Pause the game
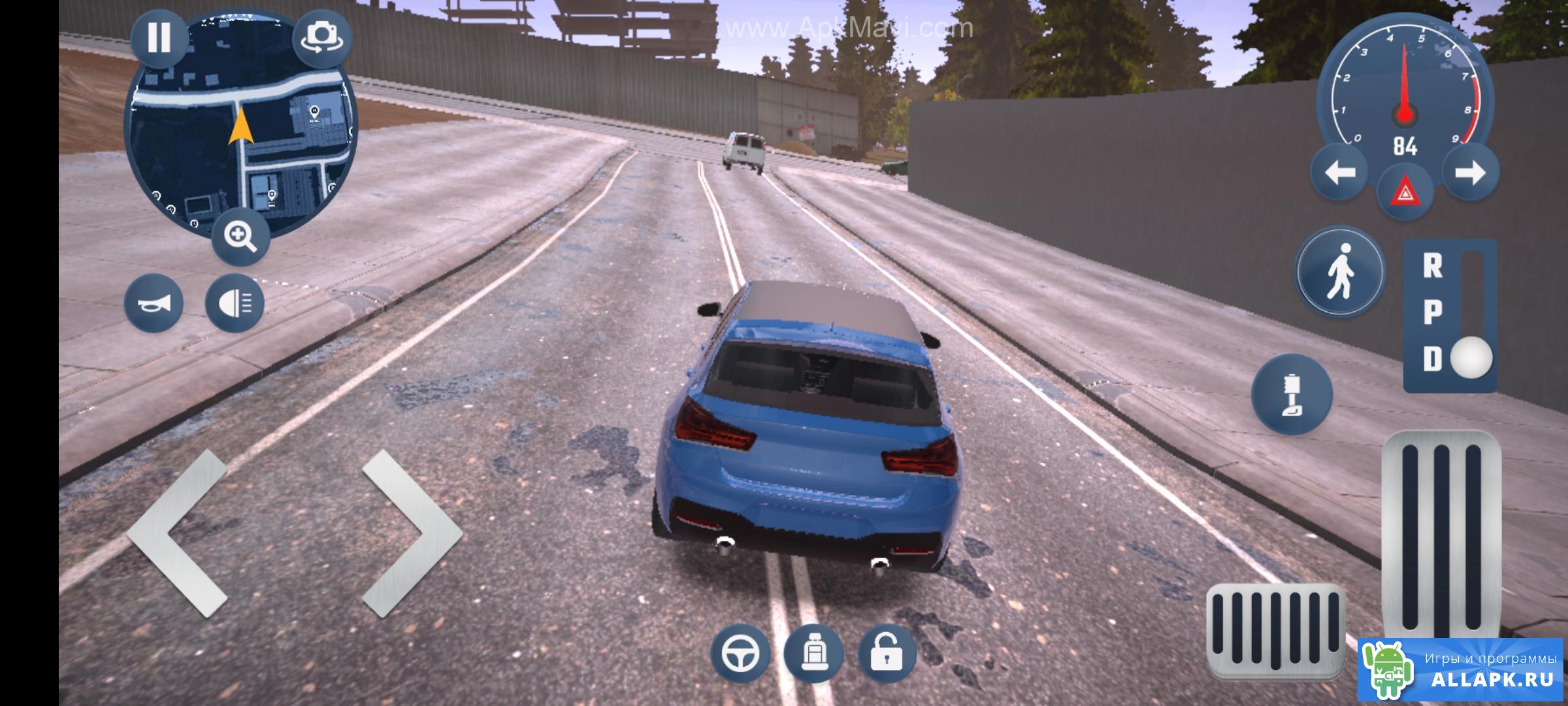The image size is (1568, 706). 159,37
